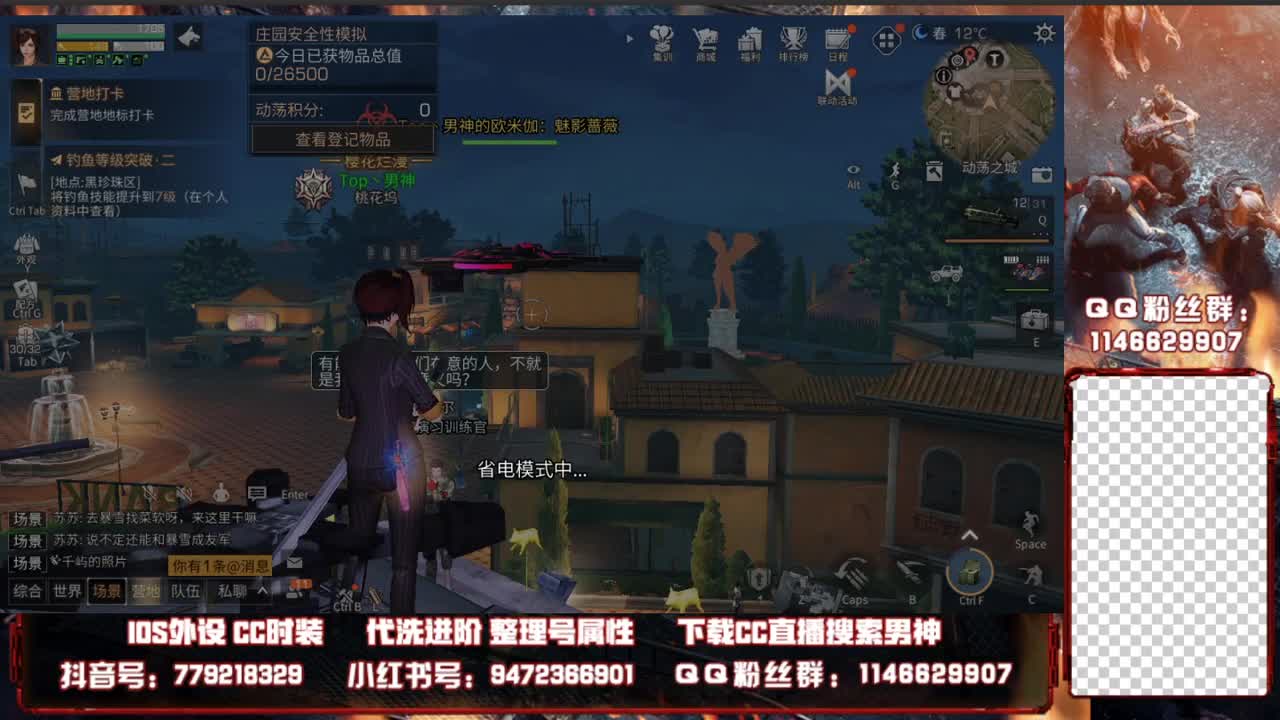Switch to the 队伍 chat tab
This screenshot has width=1280, height=720.
click(x=185, y=591)
